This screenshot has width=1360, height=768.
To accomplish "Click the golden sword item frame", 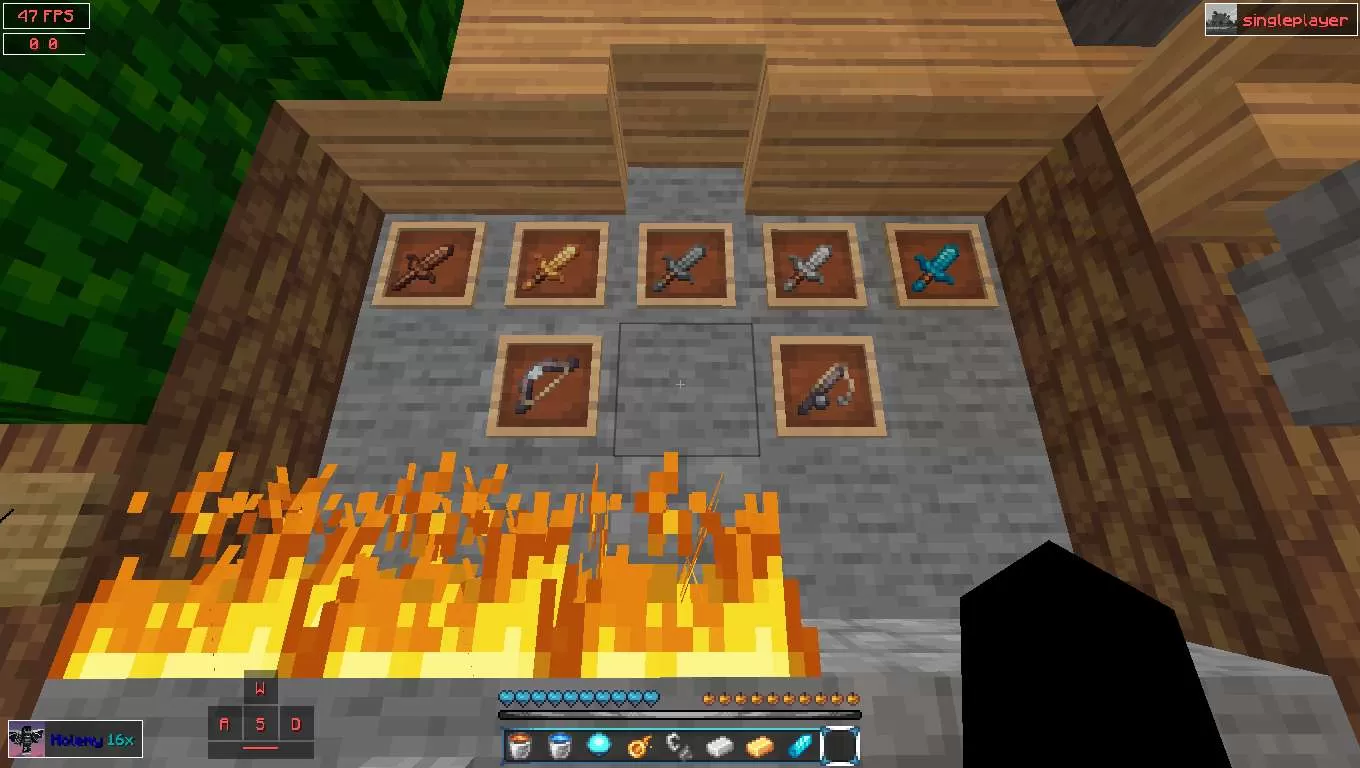I will 556,263.
